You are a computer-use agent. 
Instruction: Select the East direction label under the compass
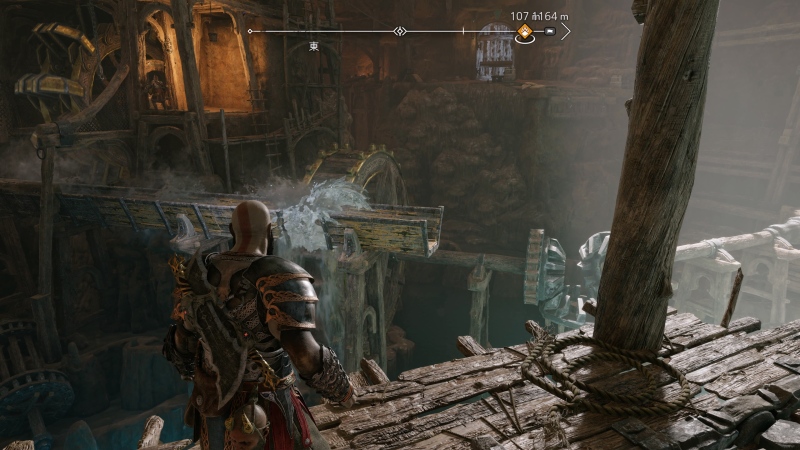click(x=314, y=46)
